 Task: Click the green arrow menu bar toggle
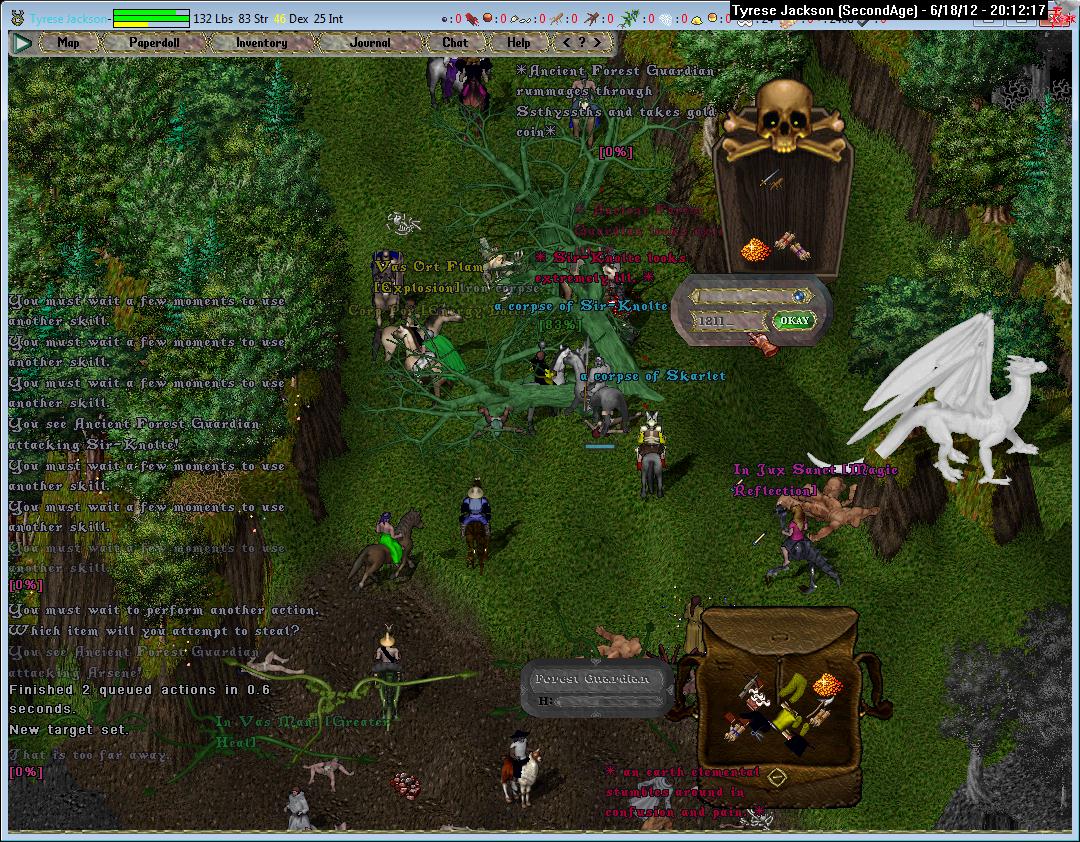(22, 43)
